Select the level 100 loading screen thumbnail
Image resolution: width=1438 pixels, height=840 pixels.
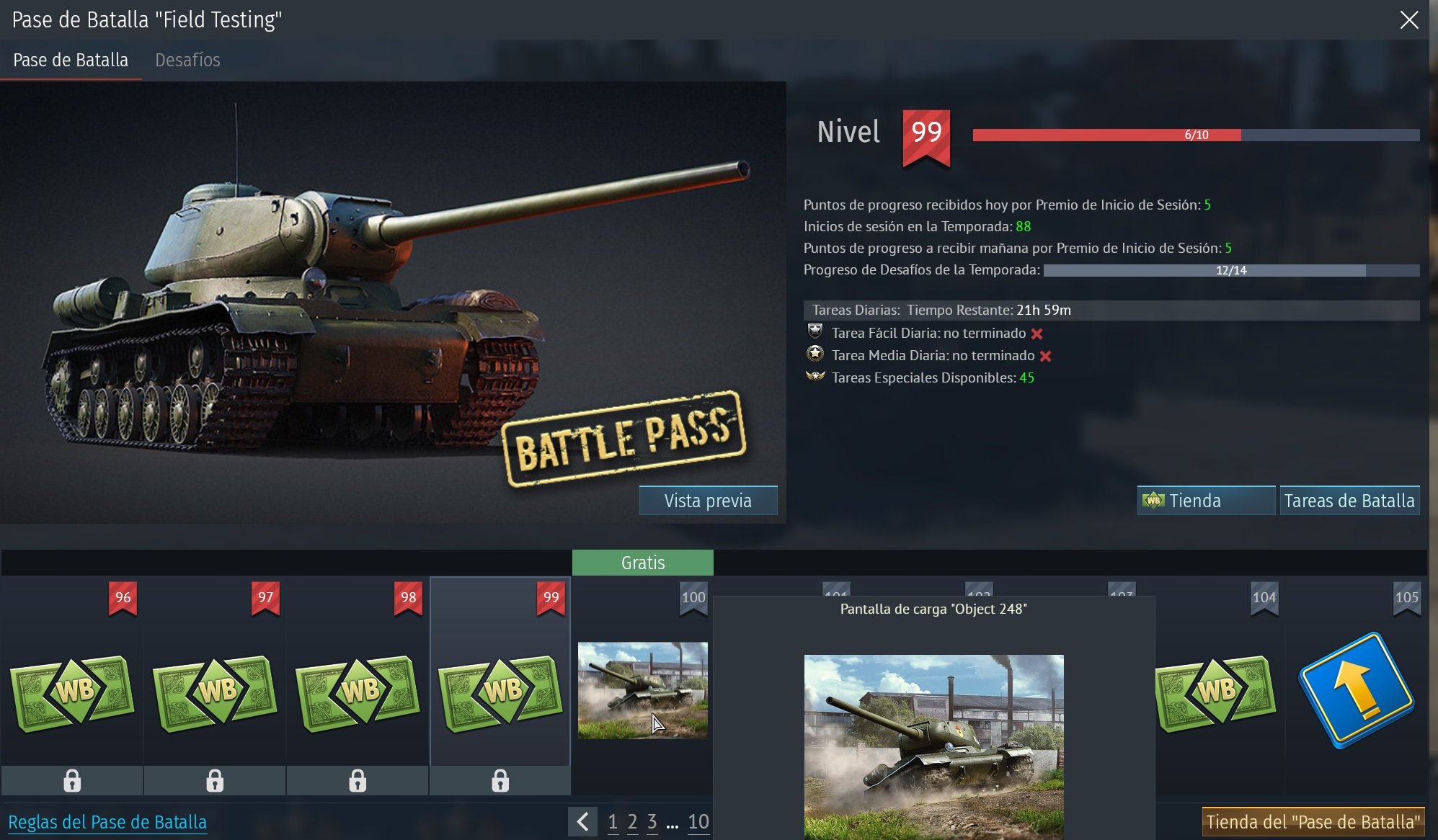click(x=642, y=690)
